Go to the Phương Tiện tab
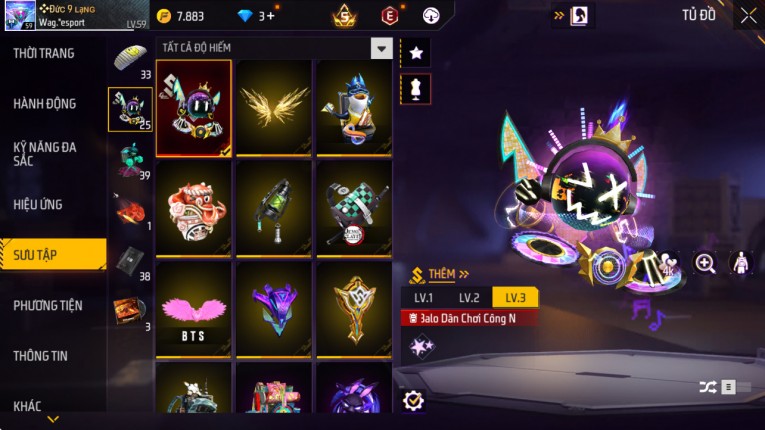 point(48,305)
